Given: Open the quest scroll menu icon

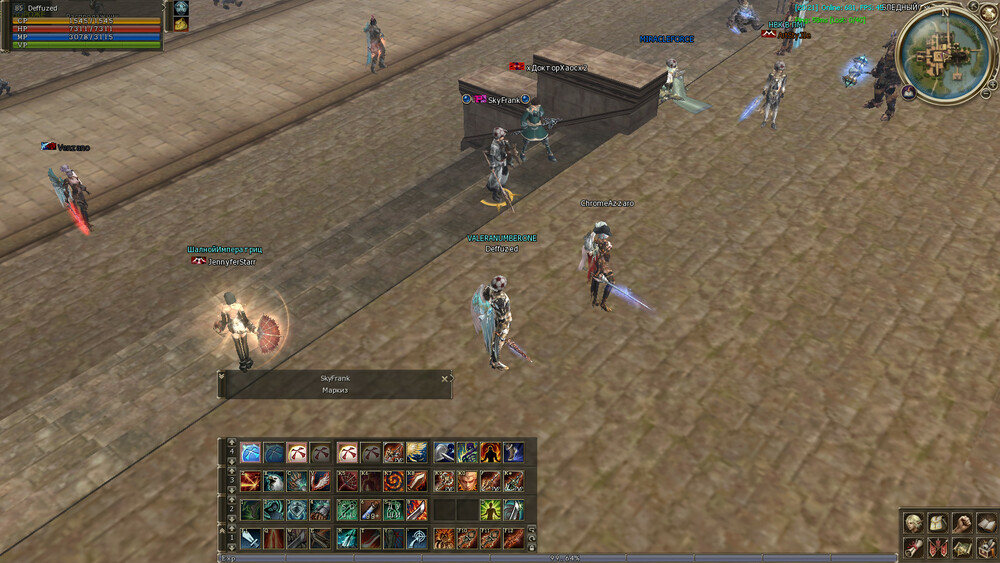Looking at the screenshot, I should pyautogui.click(x=913, y=547).
